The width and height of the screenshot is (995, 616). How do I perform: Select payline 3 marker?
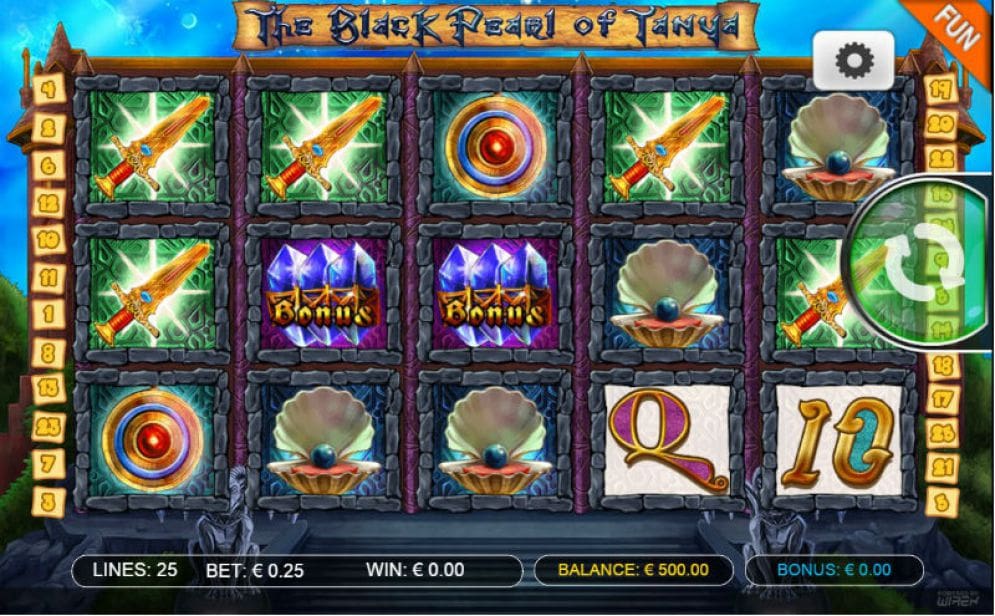pyautogui.click(x=47, y=500)
